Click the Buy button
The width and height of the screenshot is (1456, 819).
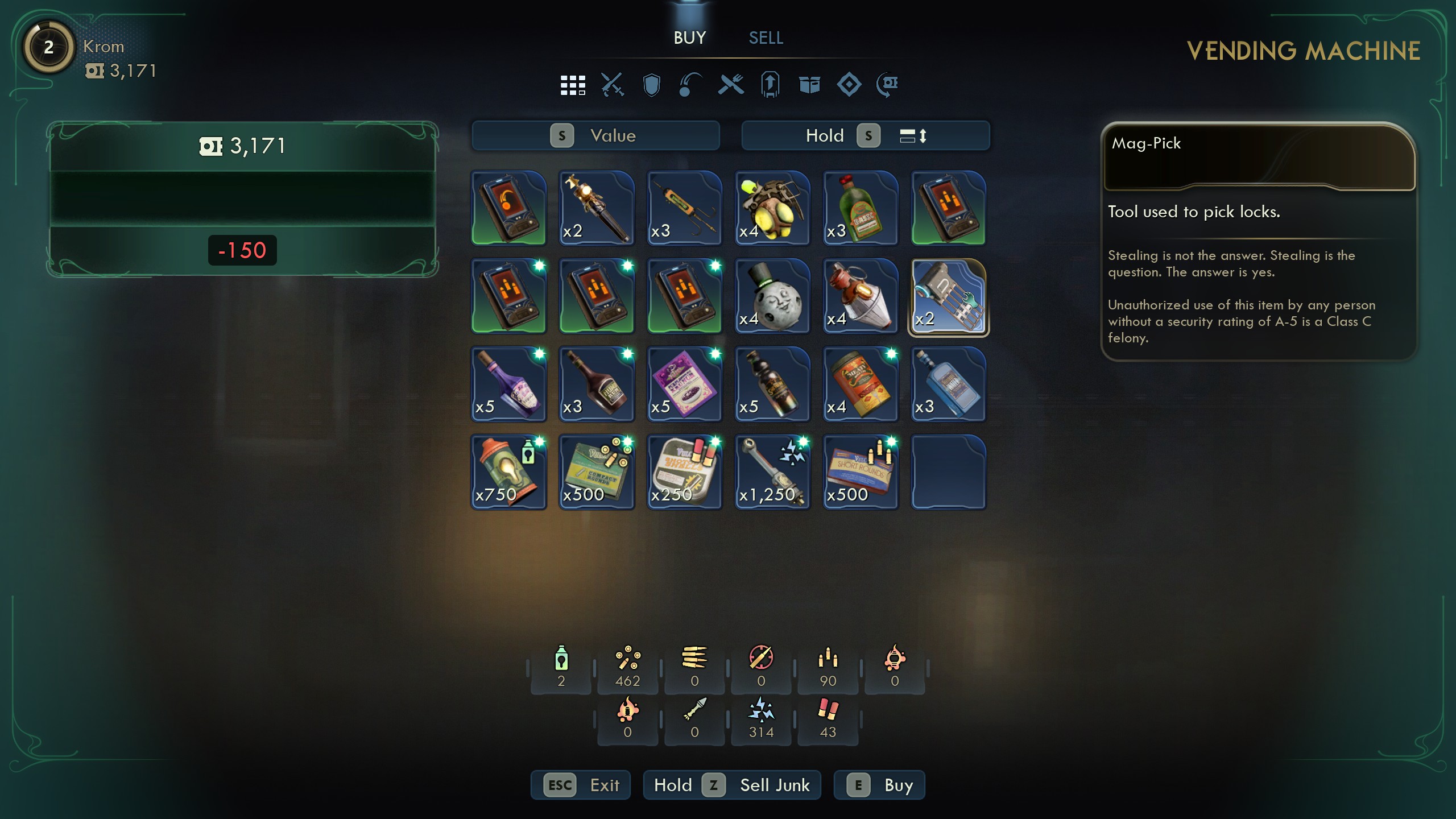(879, 785)
